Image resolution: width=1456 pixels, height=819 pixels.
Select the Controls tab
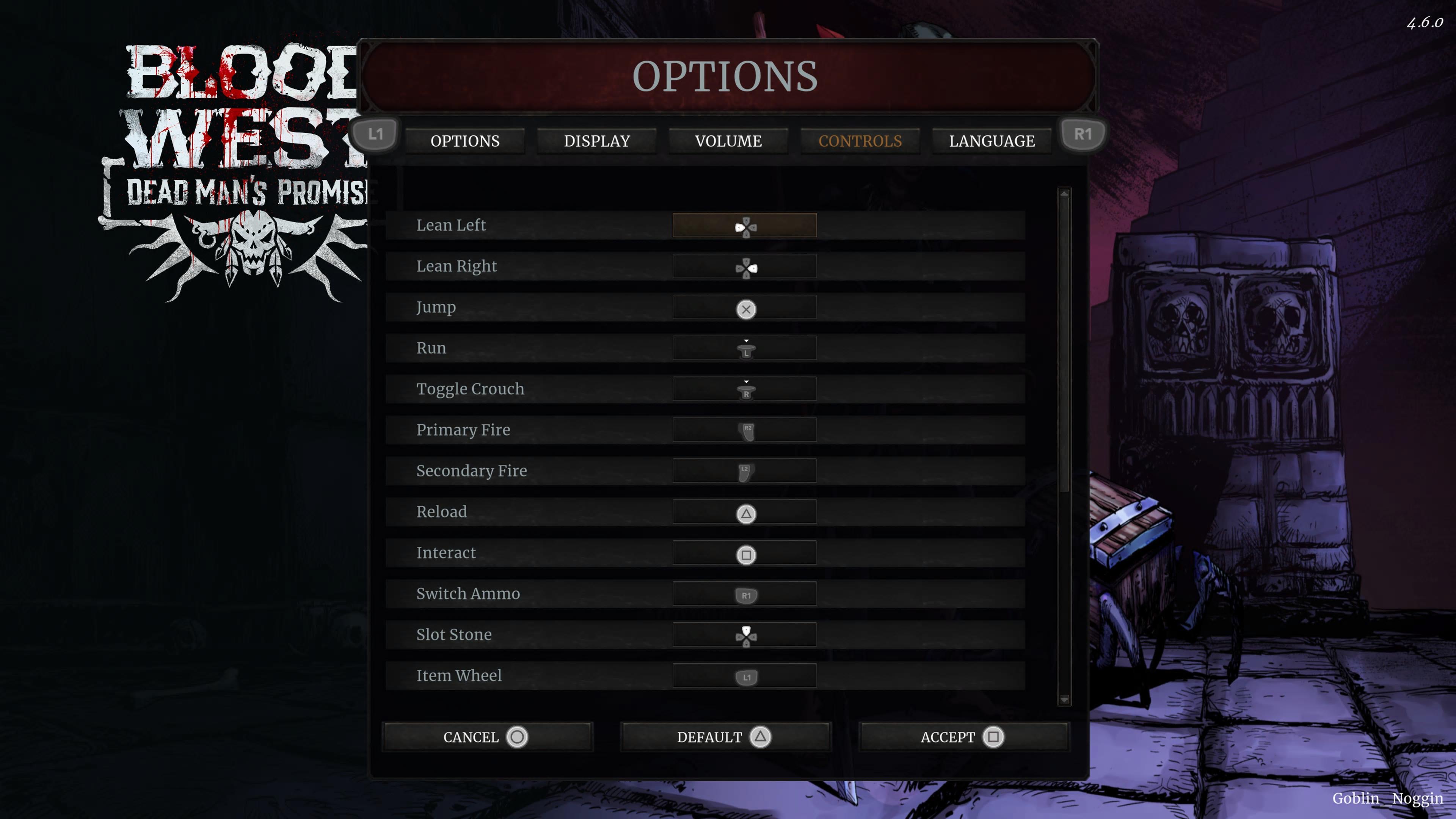tap(860, 141)
